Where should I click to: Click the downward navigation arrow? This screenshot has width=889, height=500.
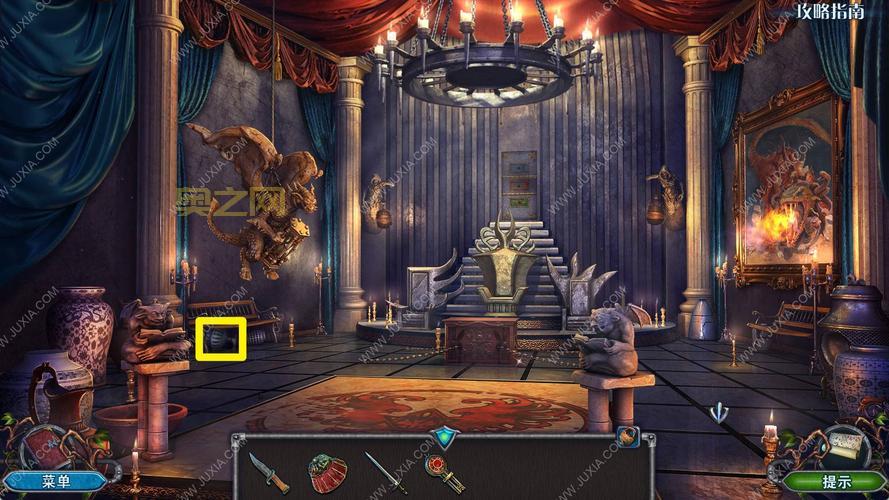718,412
